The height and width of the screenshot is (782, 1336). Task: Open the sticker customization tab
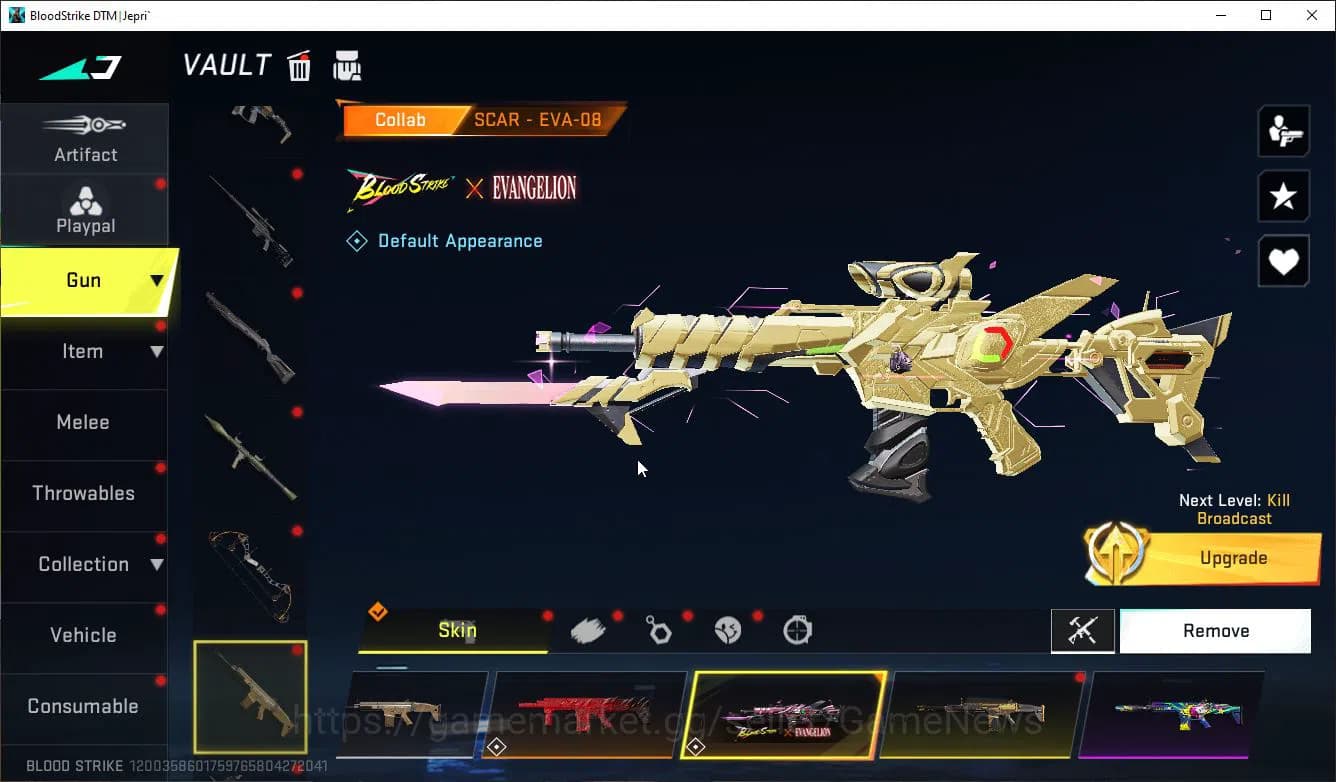727,629
